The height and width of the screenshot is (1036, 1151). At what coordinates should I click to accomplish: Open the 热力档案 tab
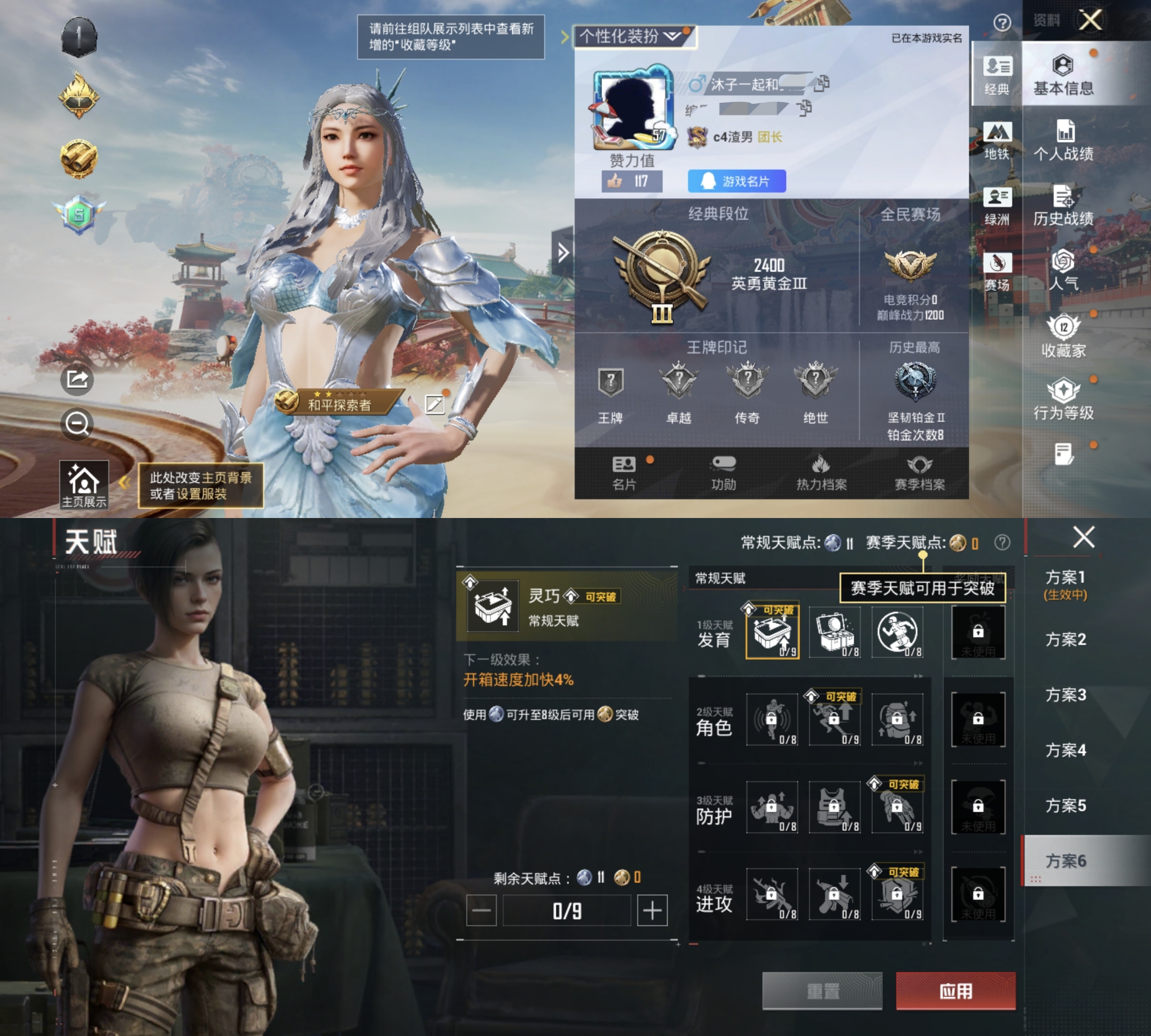coord(821,473)
